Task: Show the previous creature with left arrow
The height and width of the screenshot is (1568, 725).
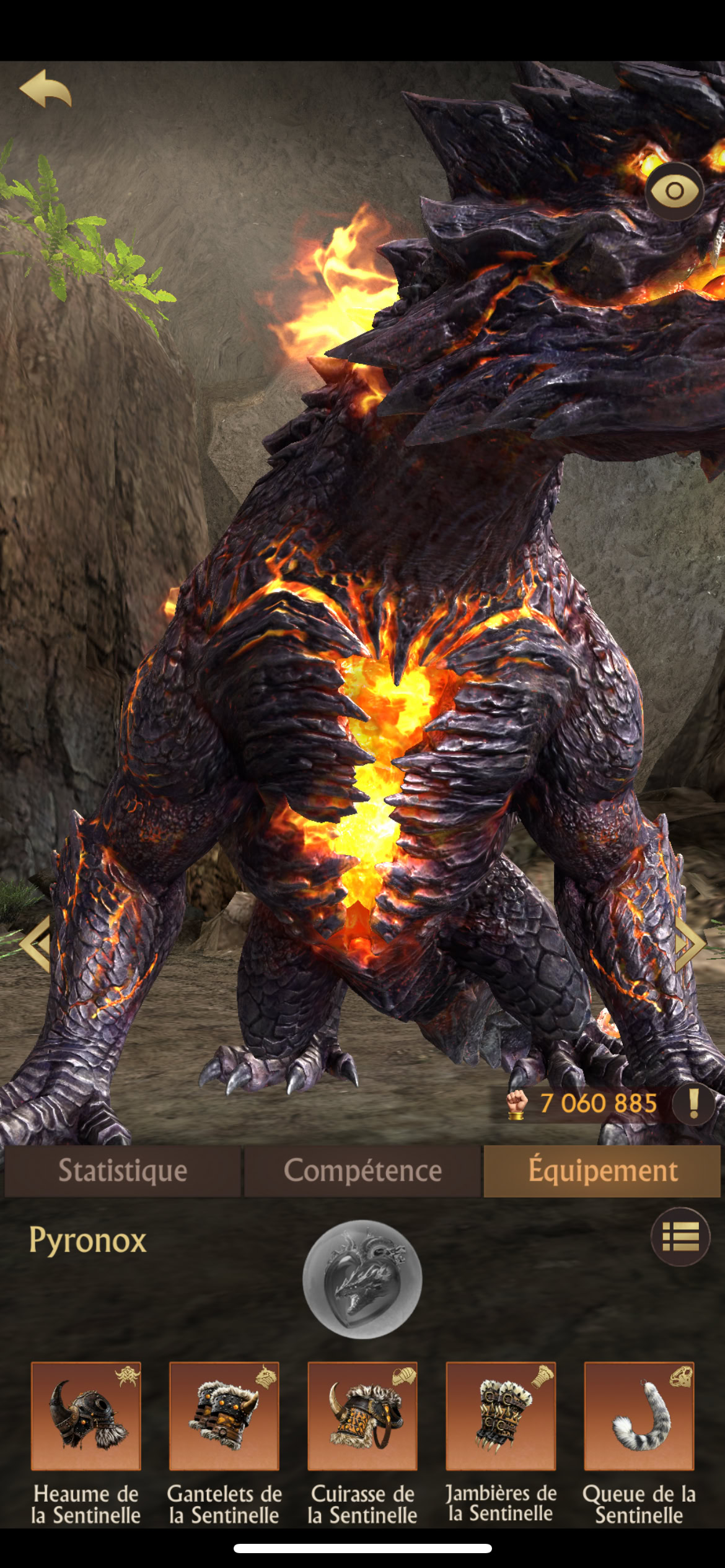Action: coord(36,943)
